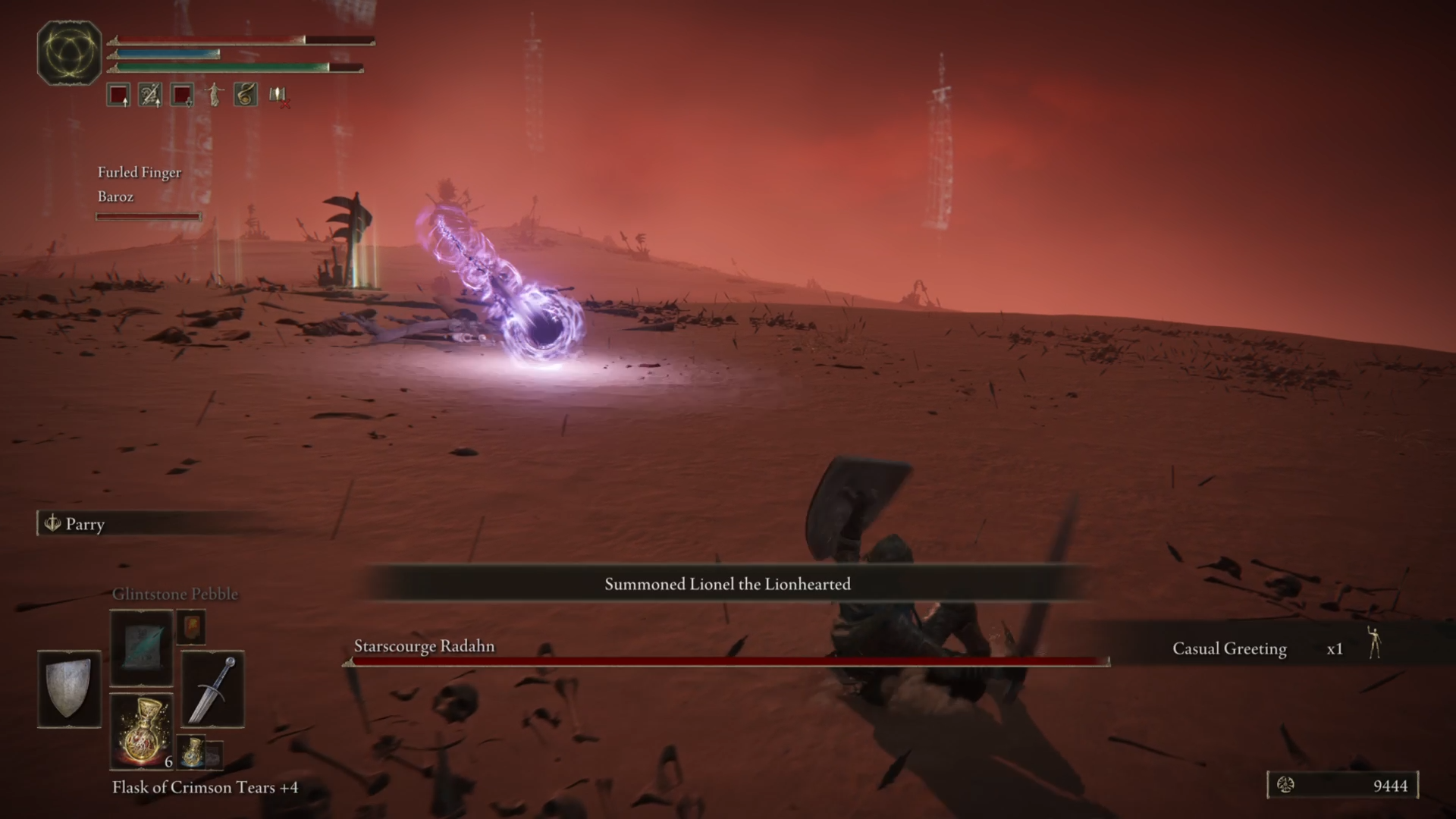Select the straight sword weapon icon
This screenshot has width=1456, height=819.
tap(212, 689)
